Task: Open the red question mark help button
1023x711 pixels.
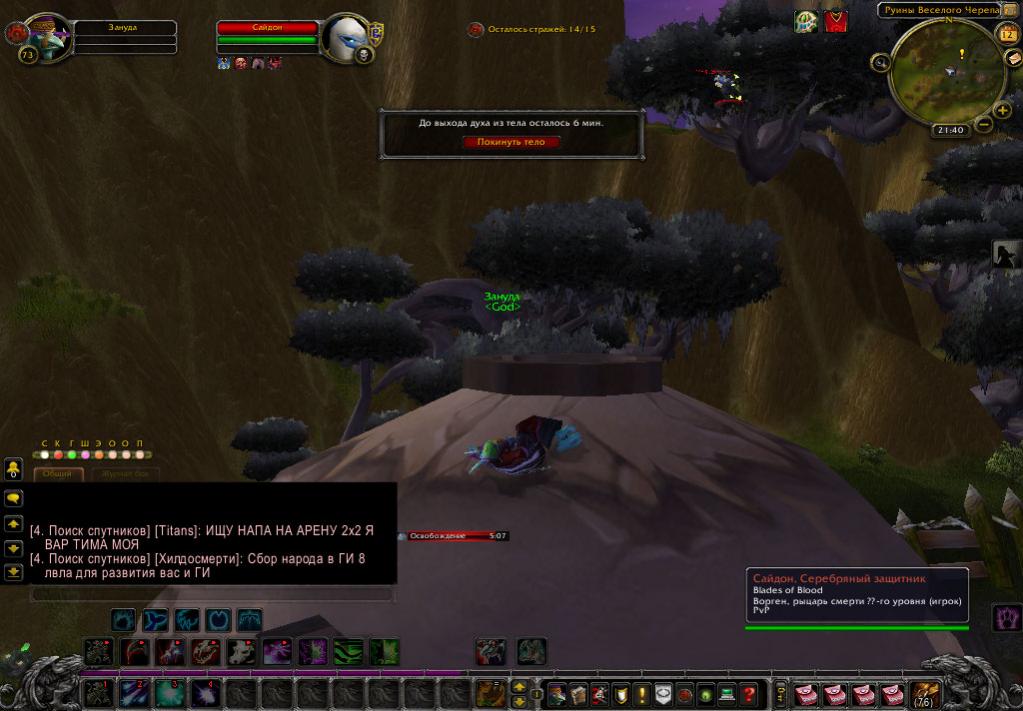Action: [x=749, y=694]
